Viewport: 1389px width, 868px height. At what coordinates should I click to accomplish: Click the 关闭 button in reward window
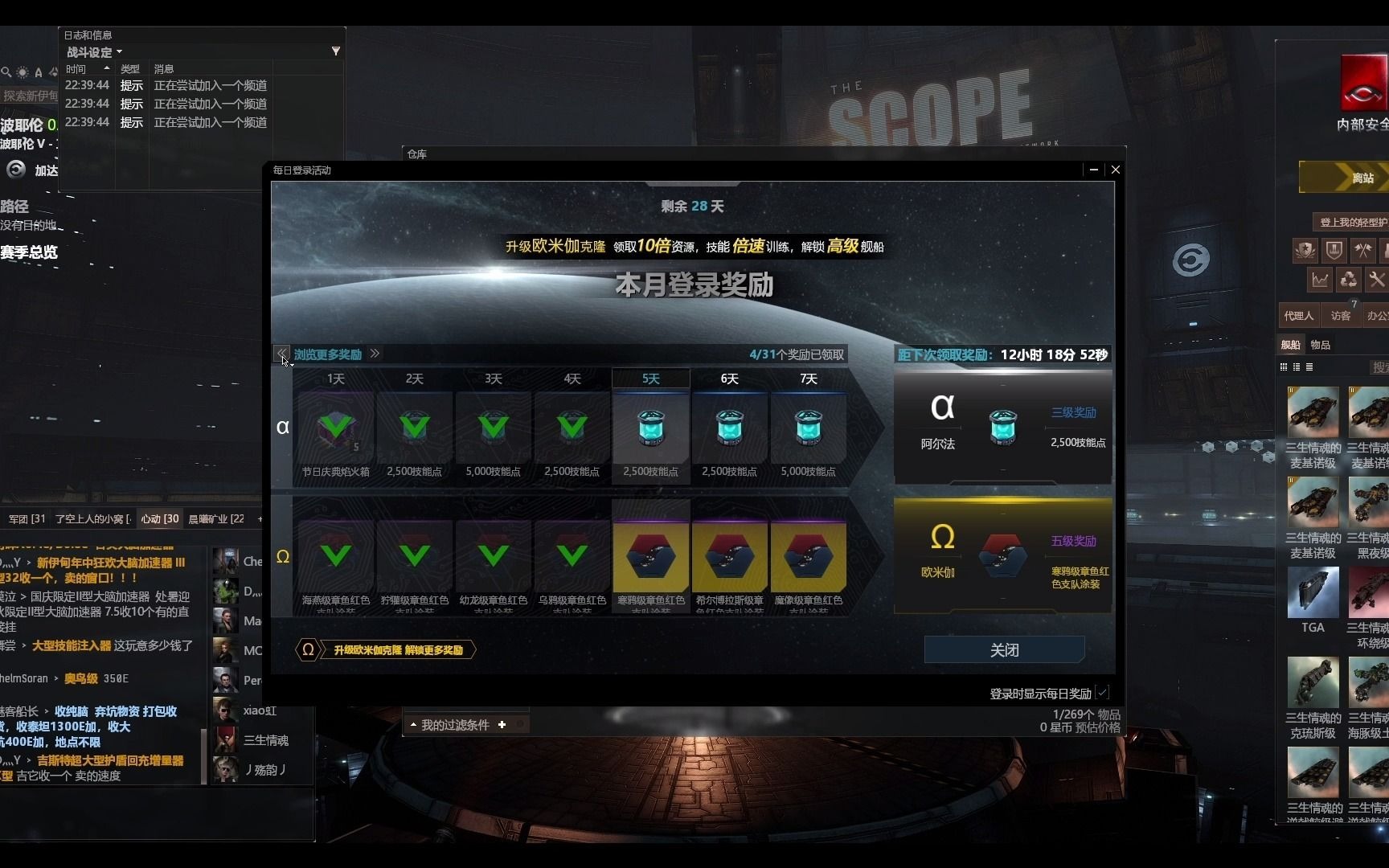tap(1003, 649)
